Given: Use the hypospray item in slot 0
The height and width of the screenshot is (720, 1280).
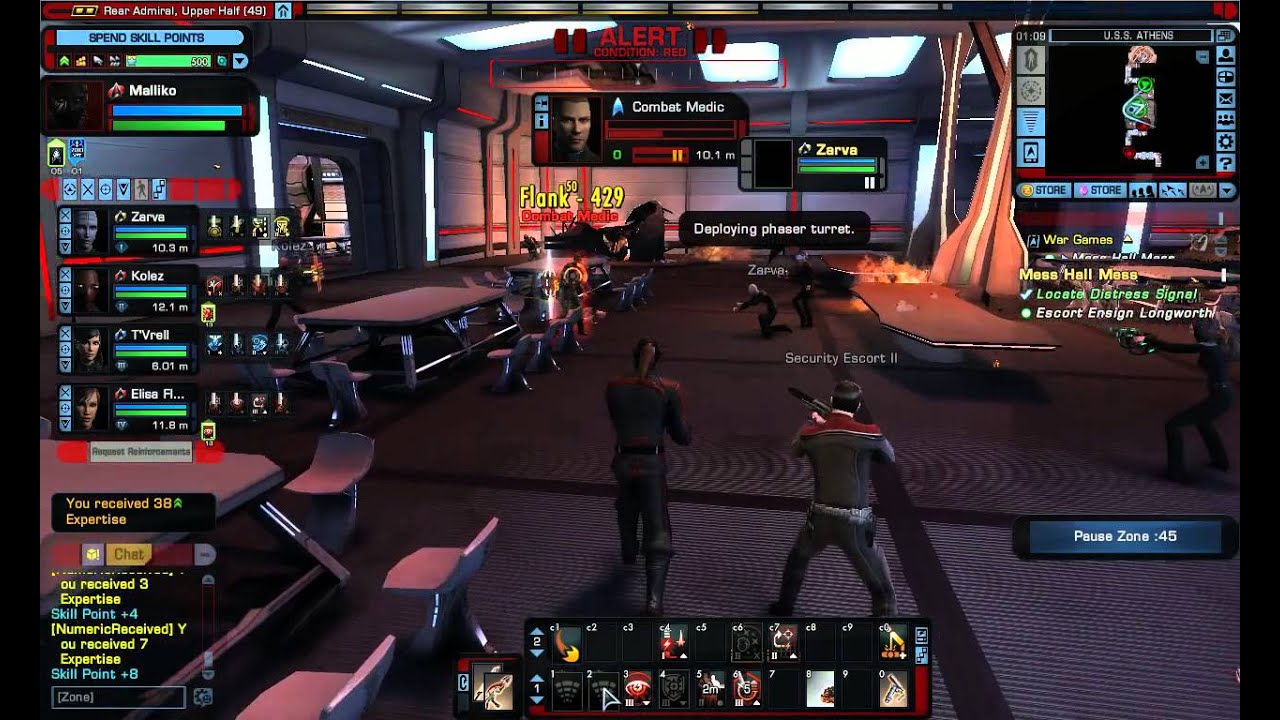Looking at the screenshot, I should (x=893, y=690).
